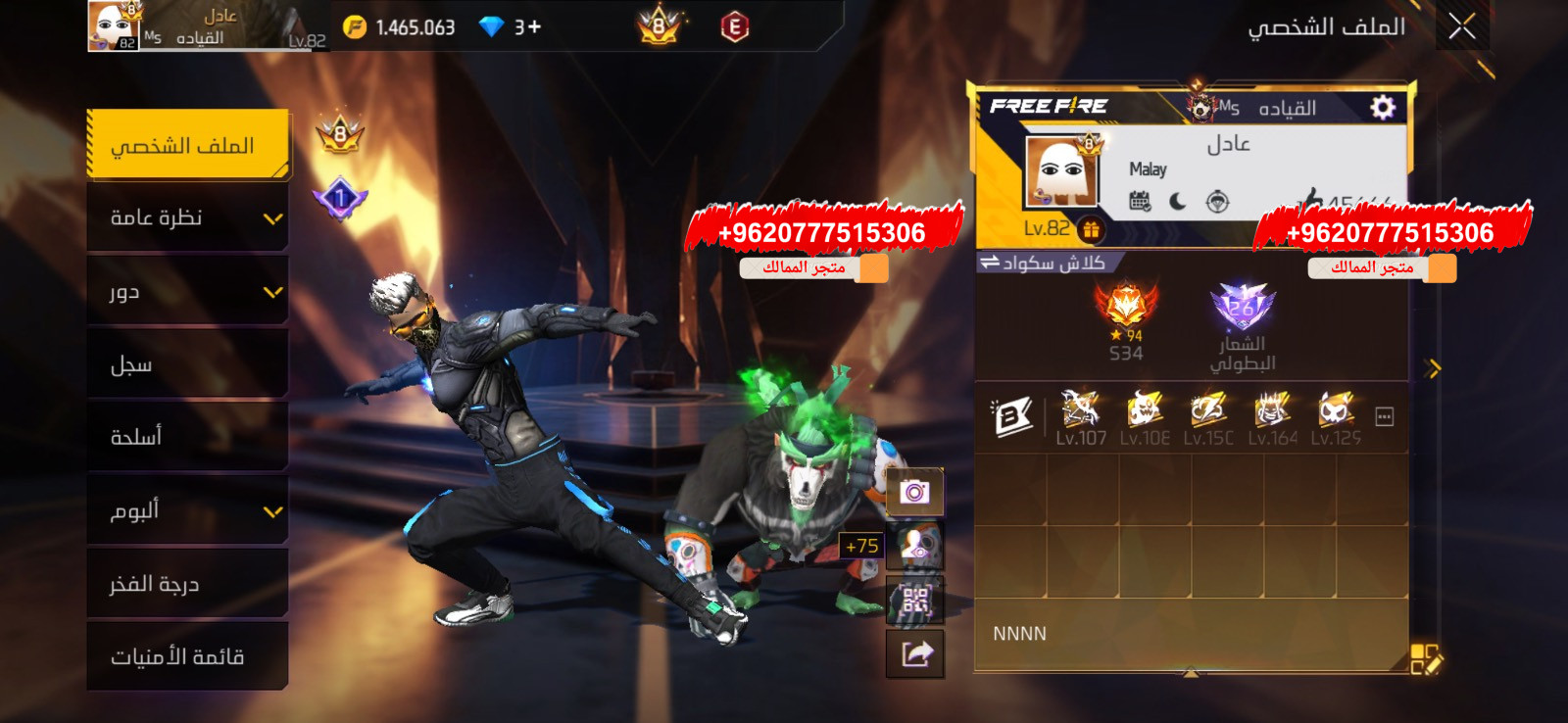Open the أسلحة section
The height and width of the screenshot is (723, 1568).
(x=186, y=437)
